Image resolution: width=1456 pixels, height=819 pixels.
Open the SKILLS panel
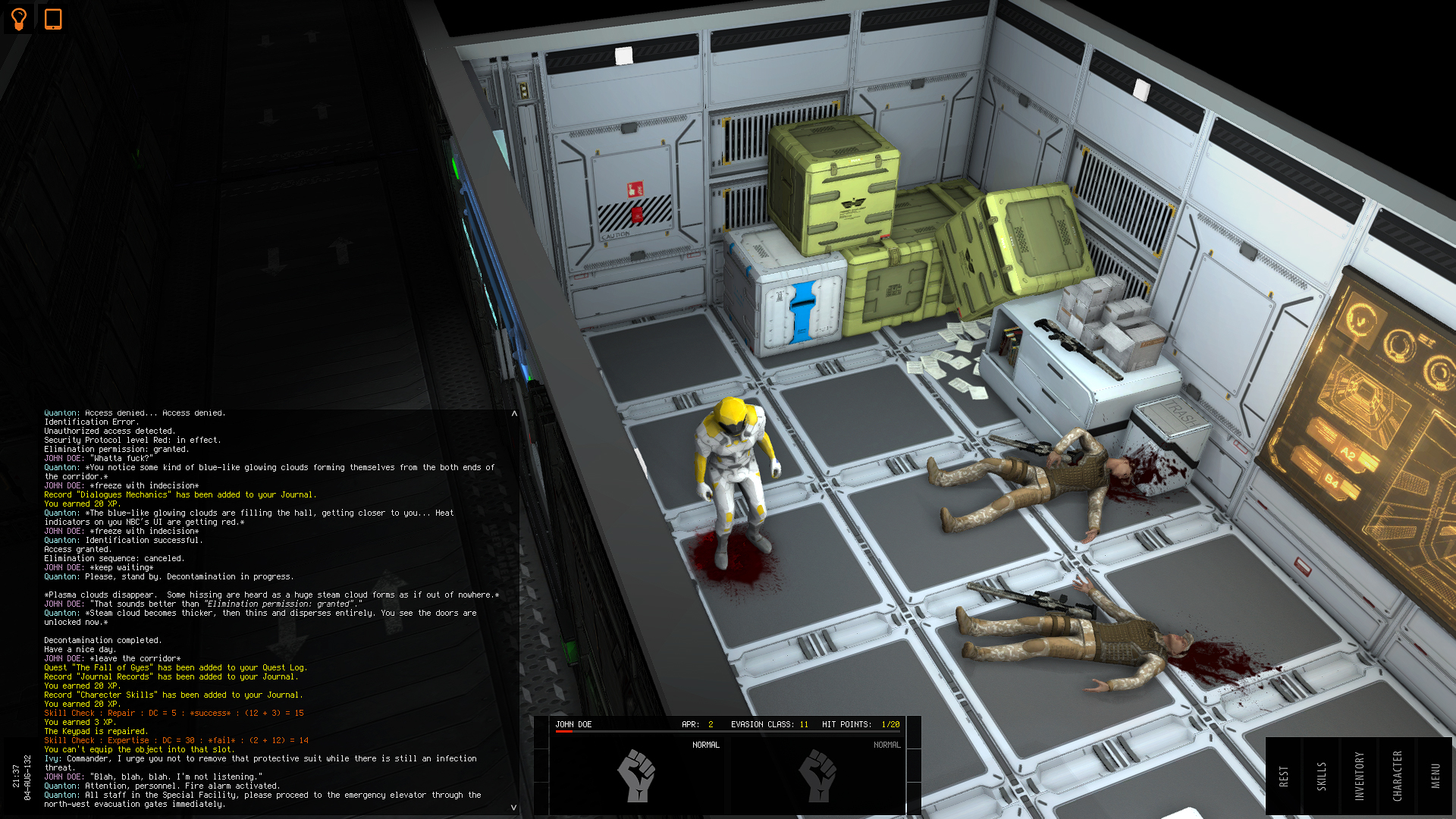click(x=1323, y=773)
